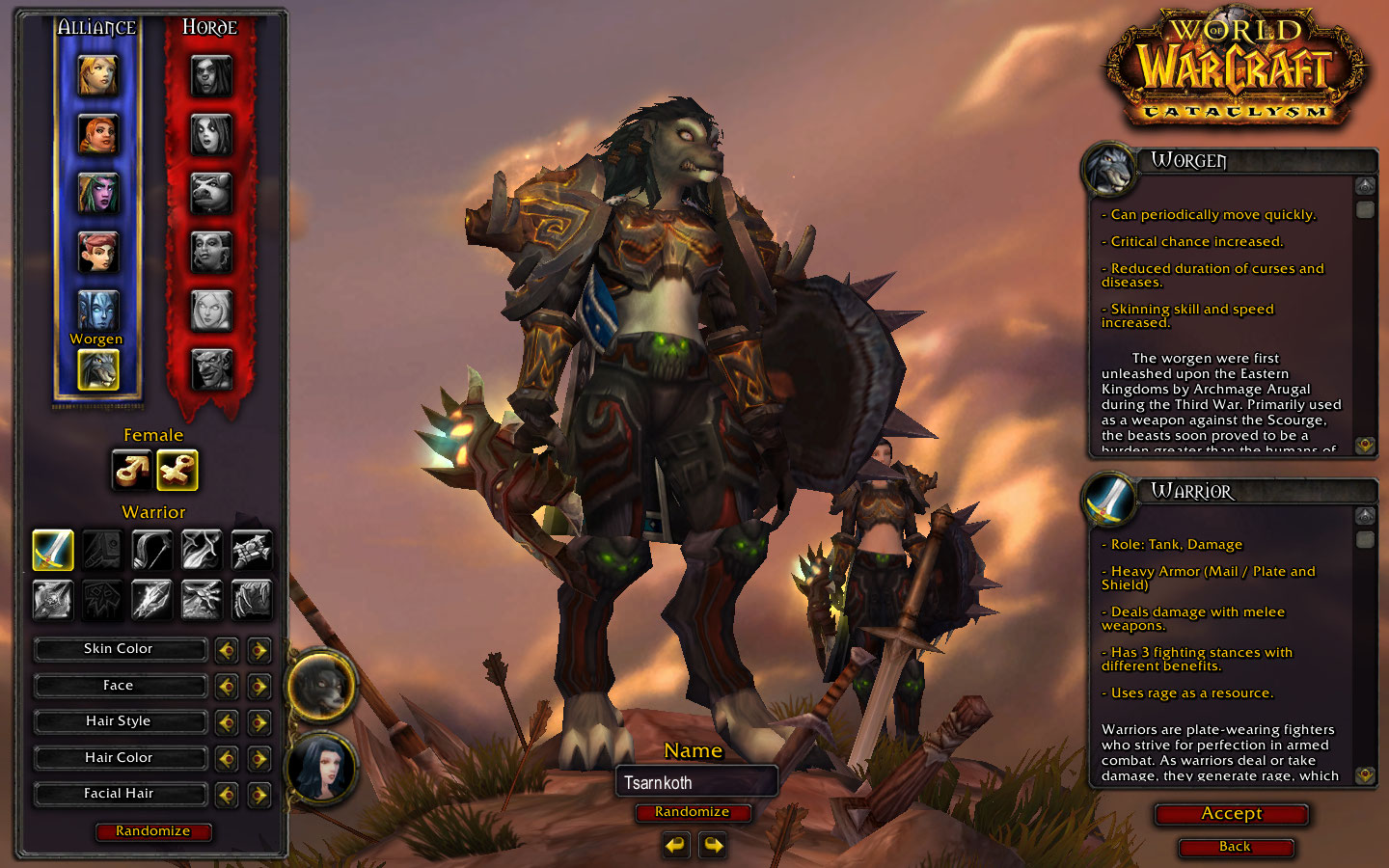Step back to previous Hair Color

(227, 759)
